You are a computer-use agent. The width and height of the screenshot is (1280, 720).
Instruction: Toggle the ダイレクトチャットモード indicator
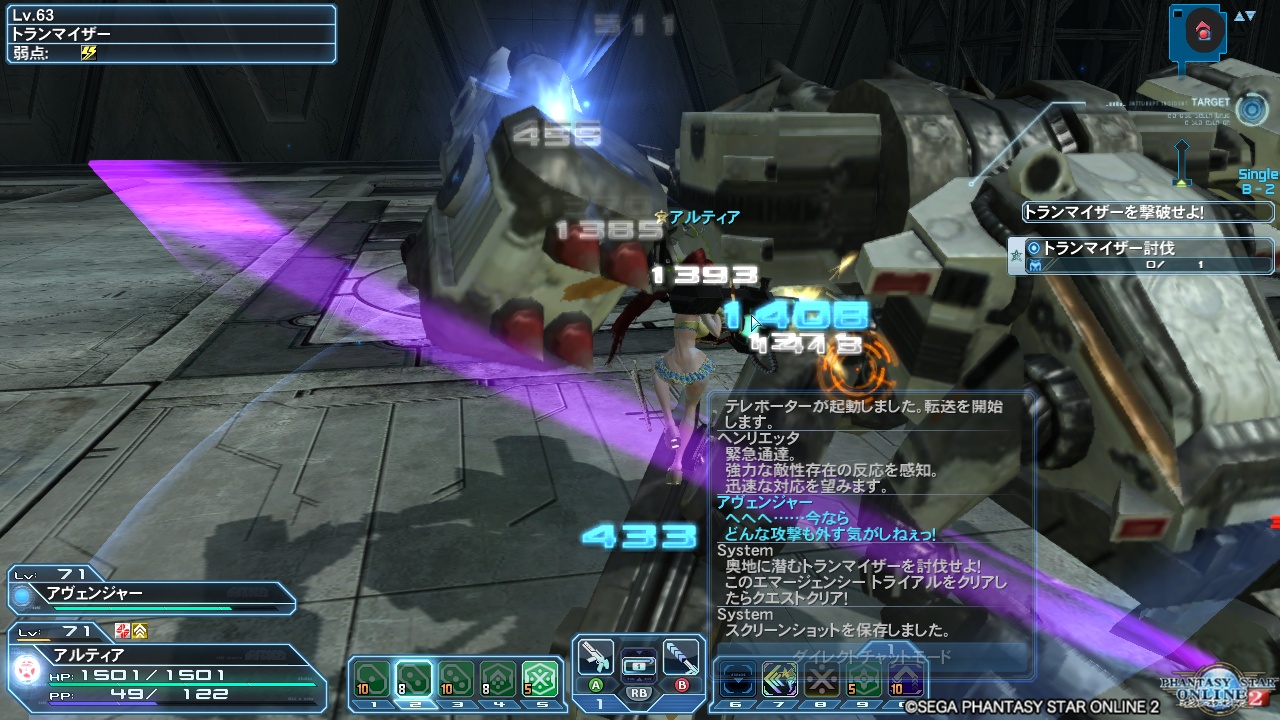(870, 656)
